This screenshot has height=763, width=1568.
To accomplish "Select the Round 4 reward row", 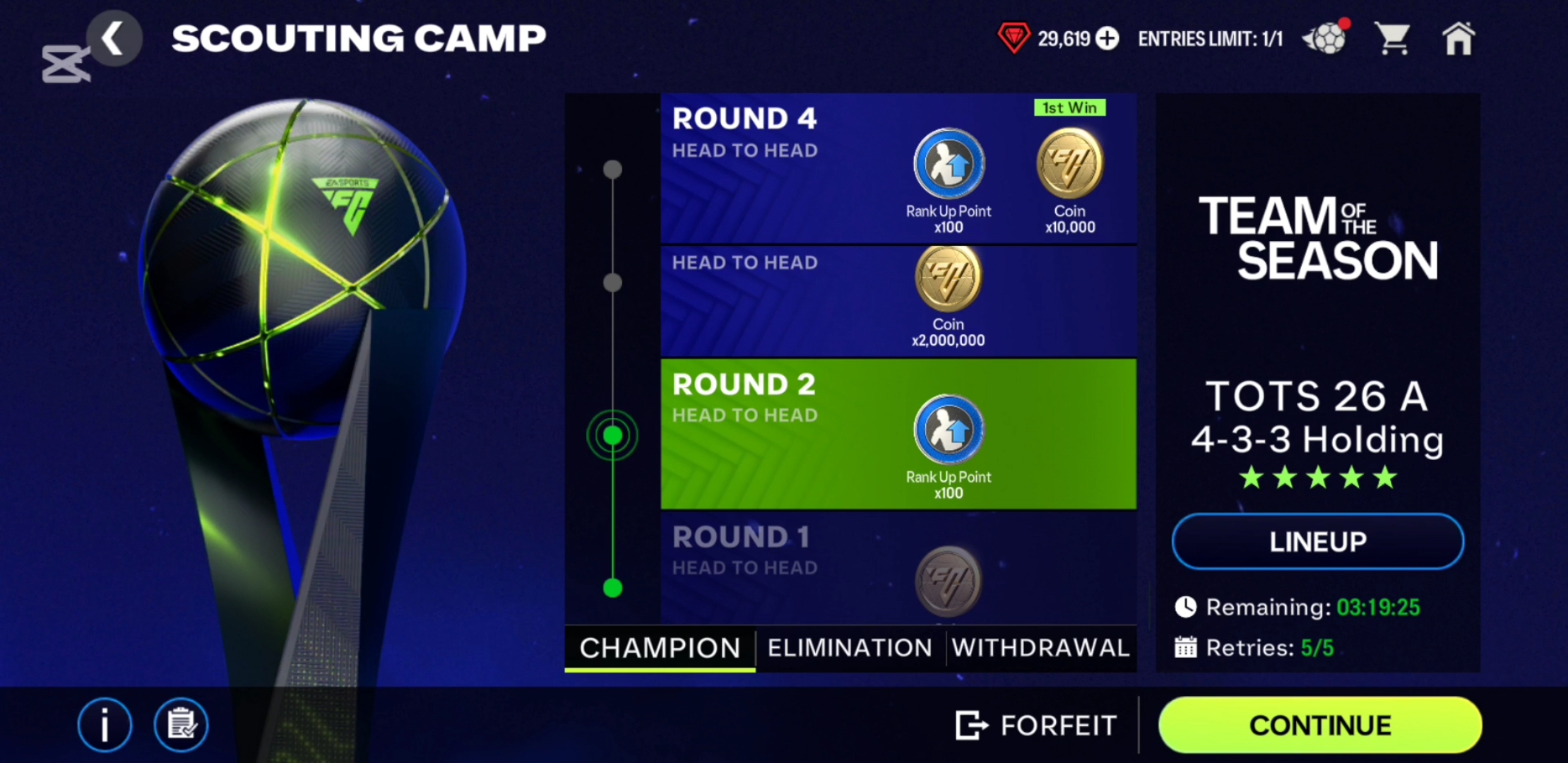I will [x=777, y=170].
